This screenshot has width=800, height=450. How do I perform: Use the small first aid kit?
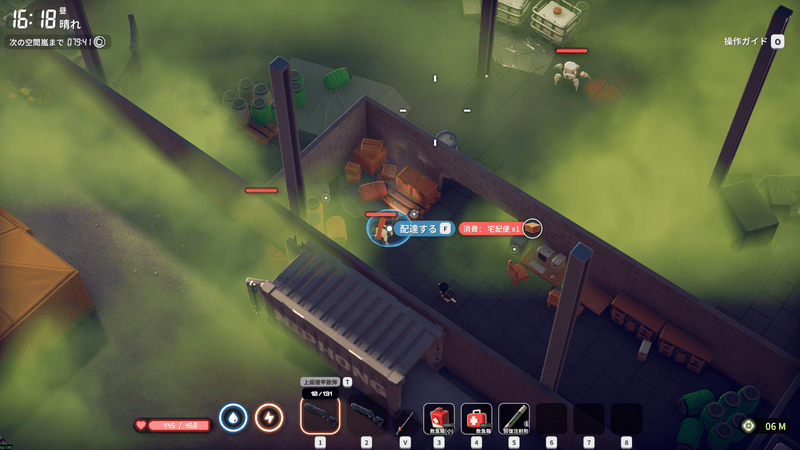(439, 418)
